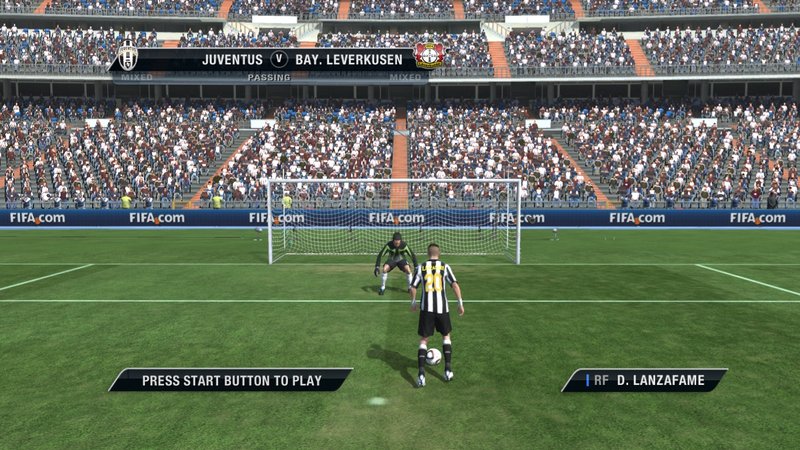Select the D. Lanzafame player name panel
The width and height of the screenshot is (800, 450).
pyautogui.click(x=644, y=380)
